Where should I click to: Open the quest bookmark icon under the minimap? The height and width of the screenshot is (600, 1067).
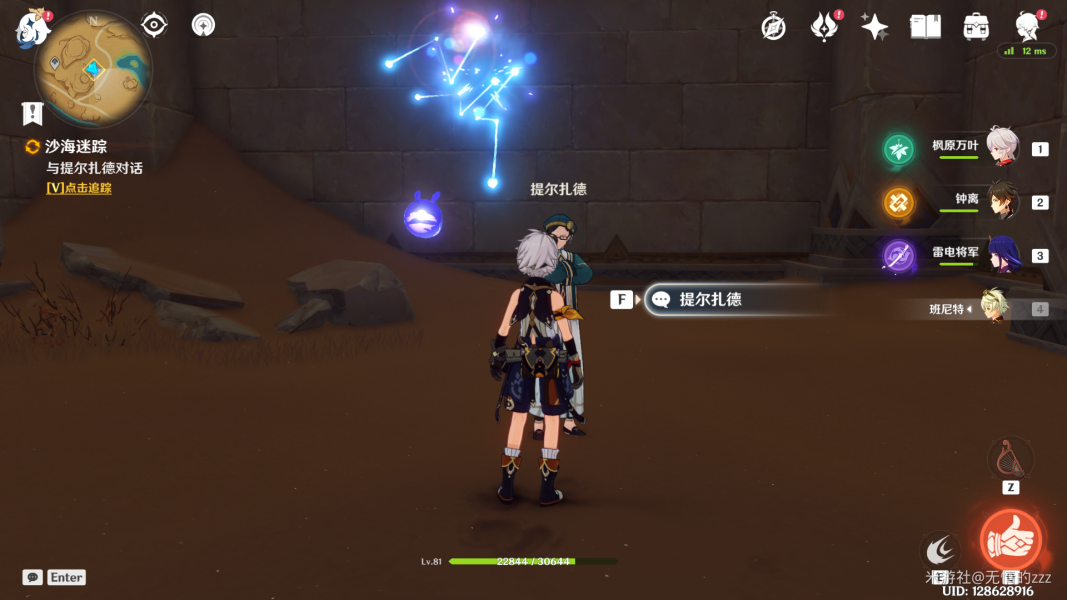[x=33, y=113]
